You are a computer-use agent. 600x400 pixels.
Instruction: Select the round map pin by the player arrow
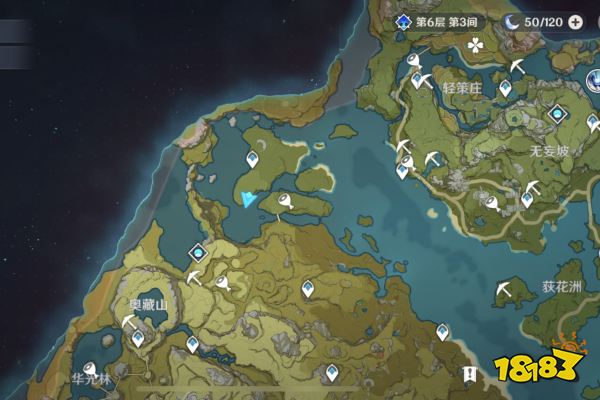click(287, 204)
